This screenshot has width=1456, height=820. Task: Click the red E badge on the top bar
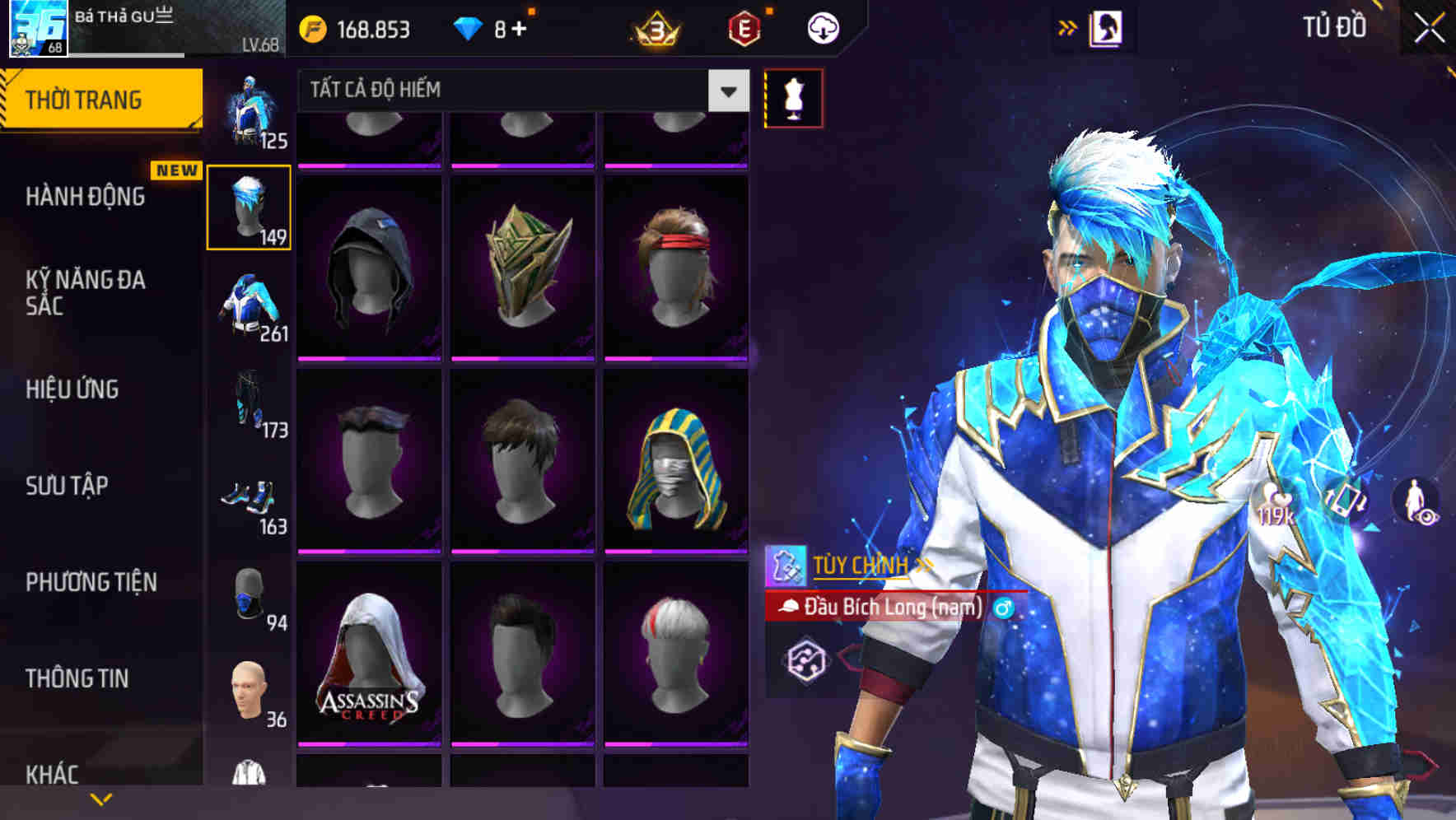pos(741,28)
